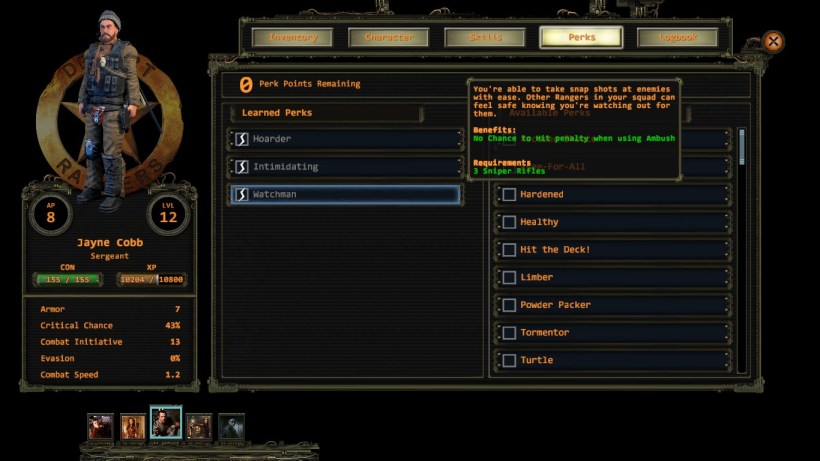The height and width of the screenshot is (461, 820).
Task: Click the learned Intimidating perk
Action: [x=346, y=166]
